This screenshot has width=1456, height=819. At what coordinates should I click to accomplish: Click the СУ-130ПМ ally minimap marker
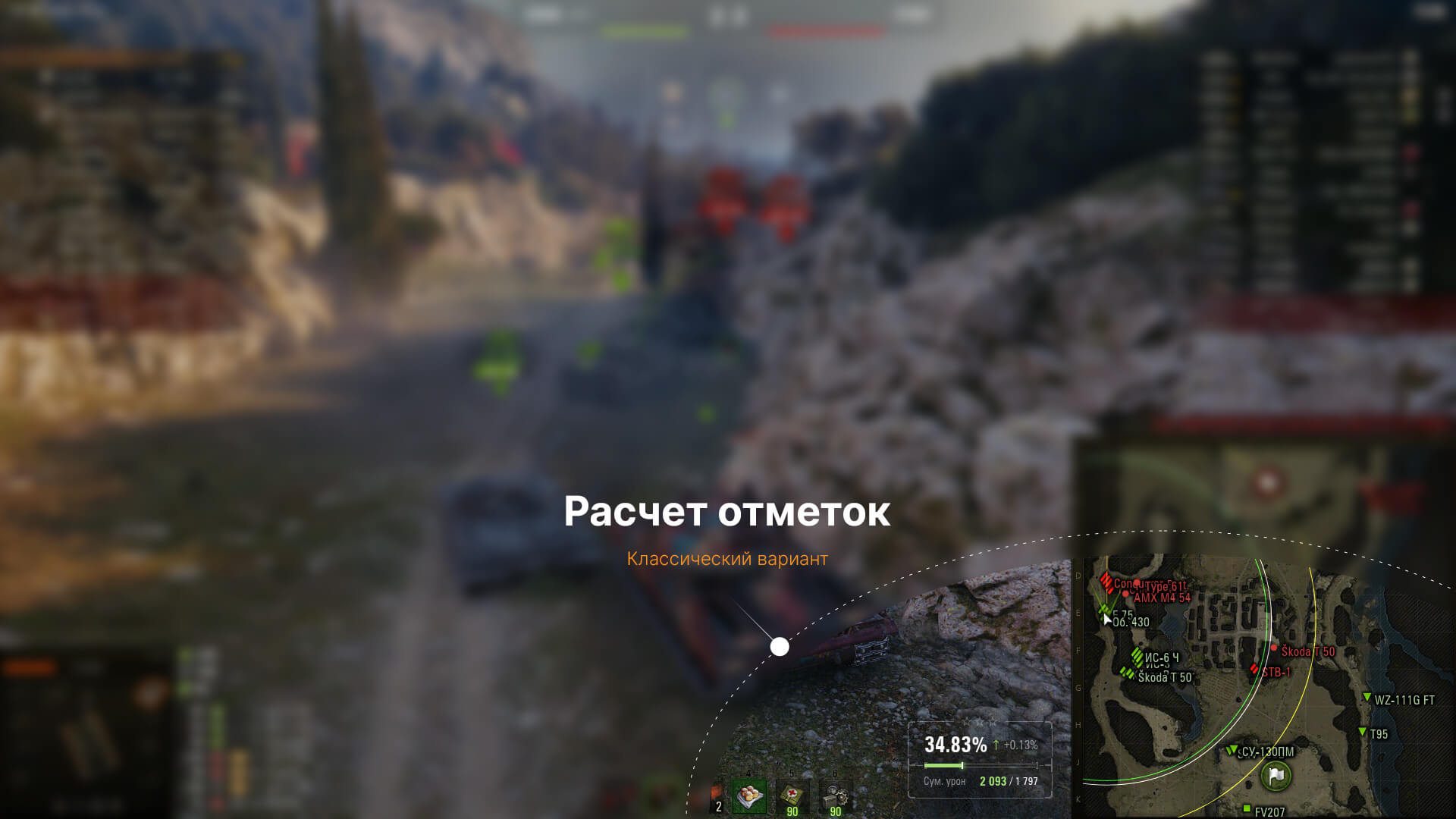click(1232, 750)
